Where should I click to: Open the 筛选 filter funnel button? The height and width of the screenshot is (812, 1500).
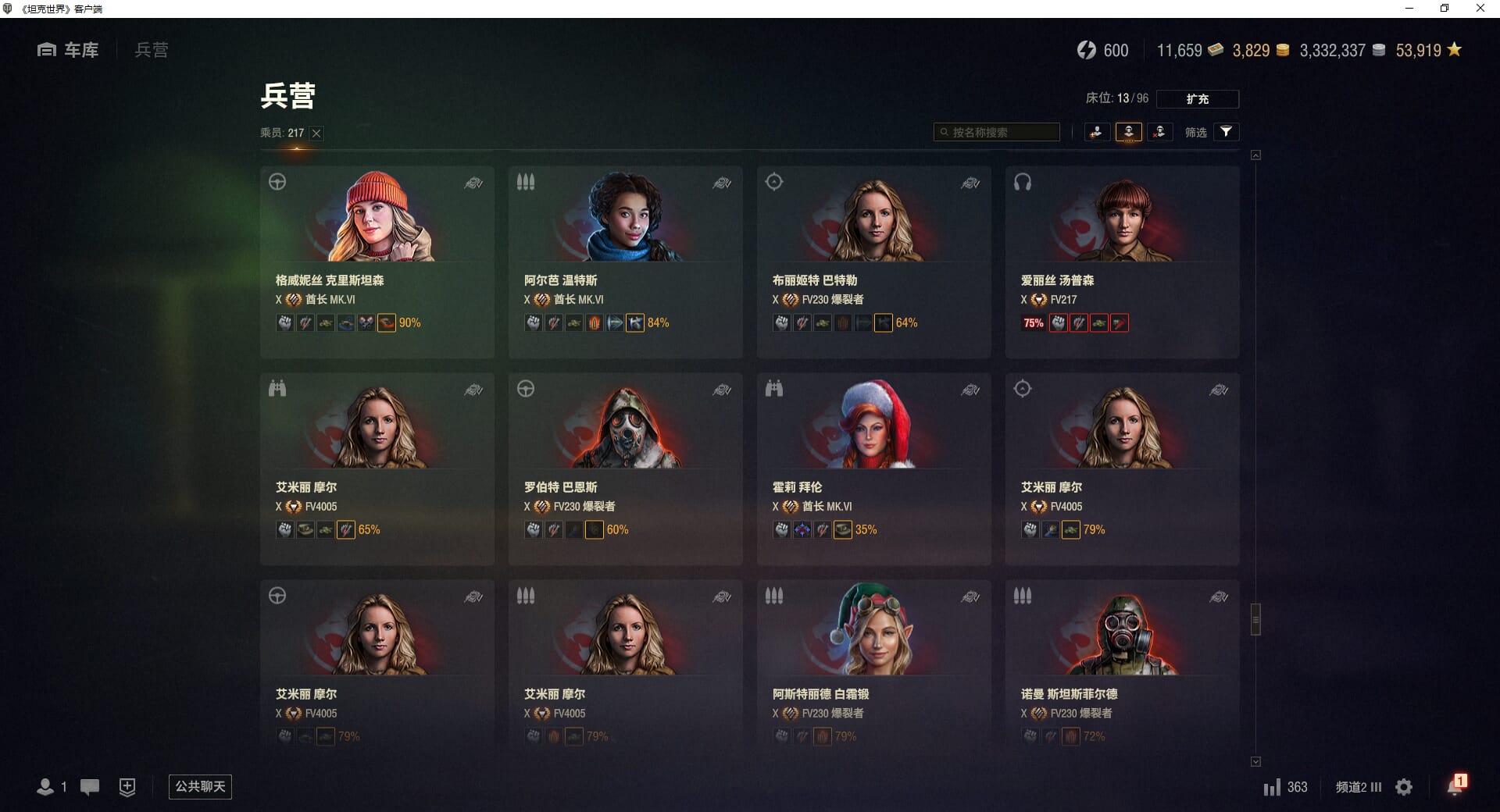1226,132
